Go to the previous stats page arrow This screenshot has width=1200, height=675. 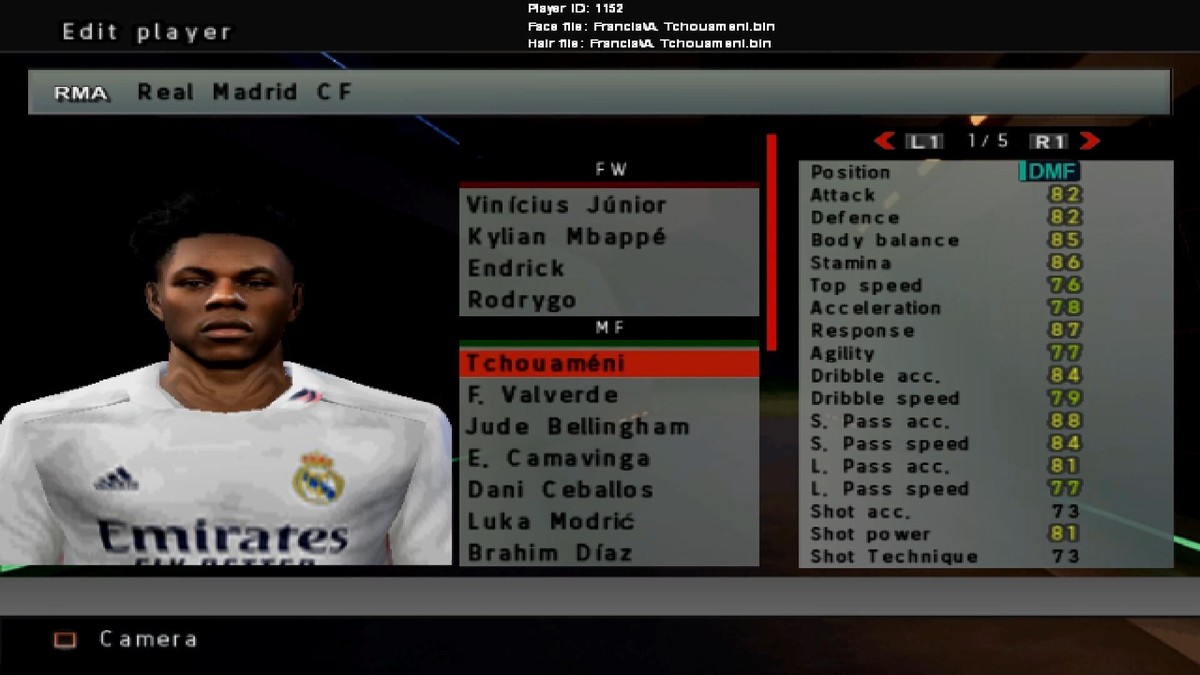coord(884,141)
